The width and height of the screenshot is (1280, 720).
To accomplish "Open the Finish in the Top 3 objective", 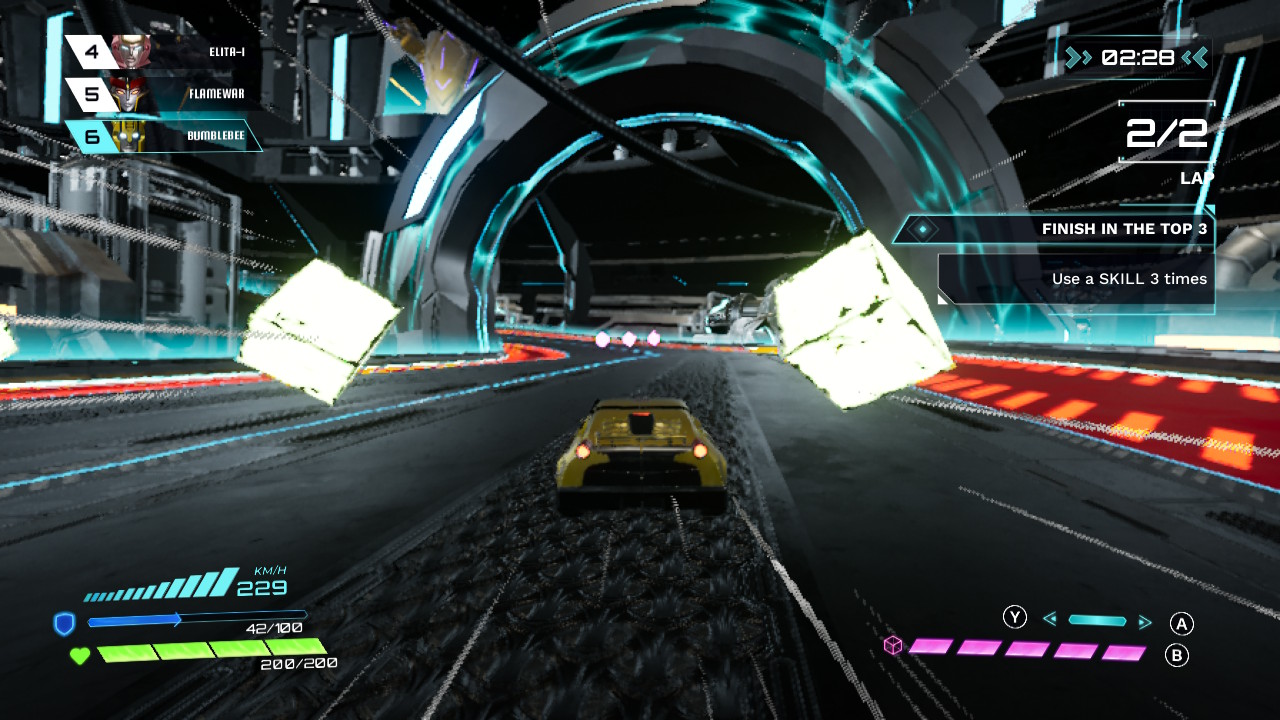I will pos(1054,229).
